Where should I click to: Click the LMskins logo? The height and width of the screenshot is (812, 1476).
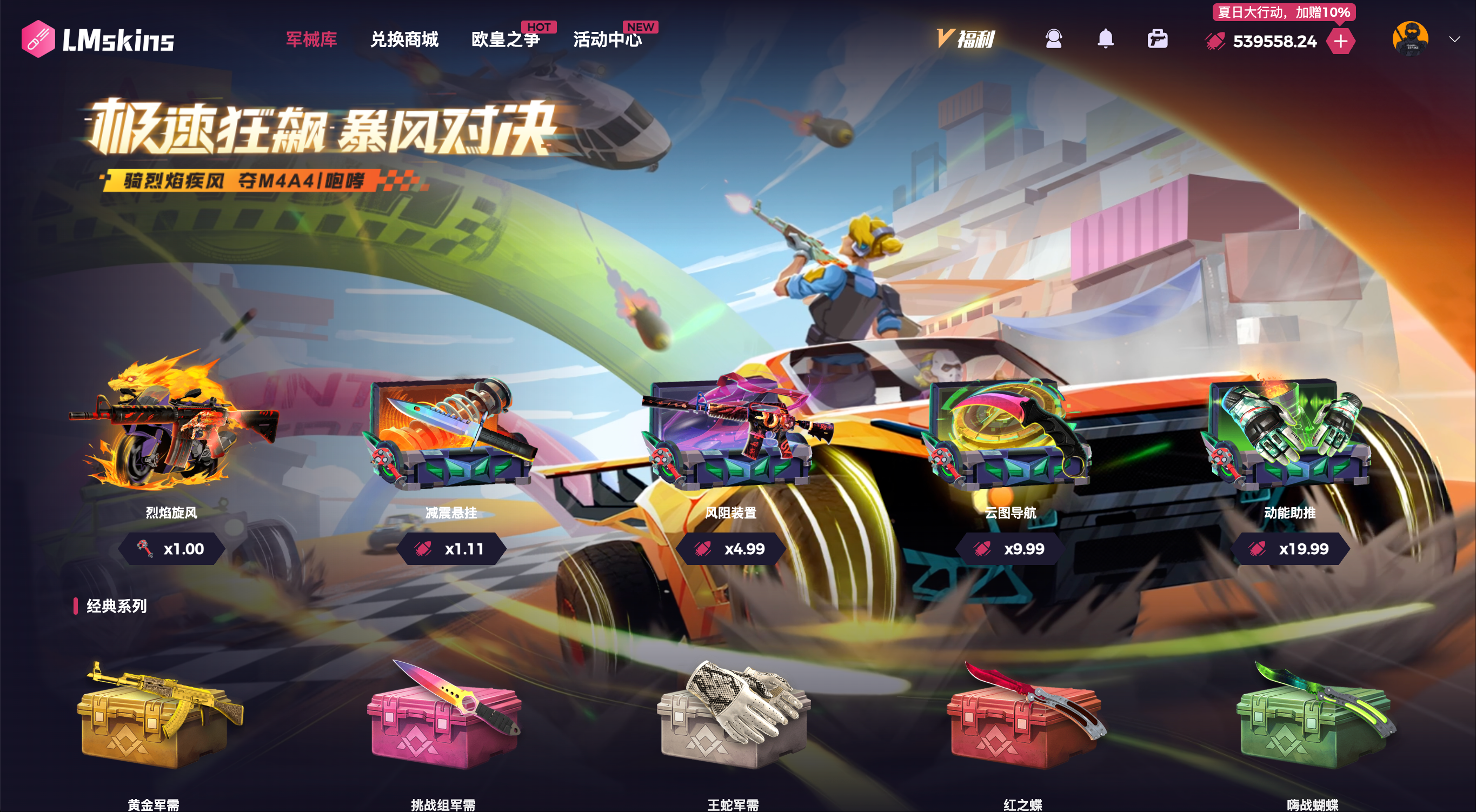tap(97, 39)
